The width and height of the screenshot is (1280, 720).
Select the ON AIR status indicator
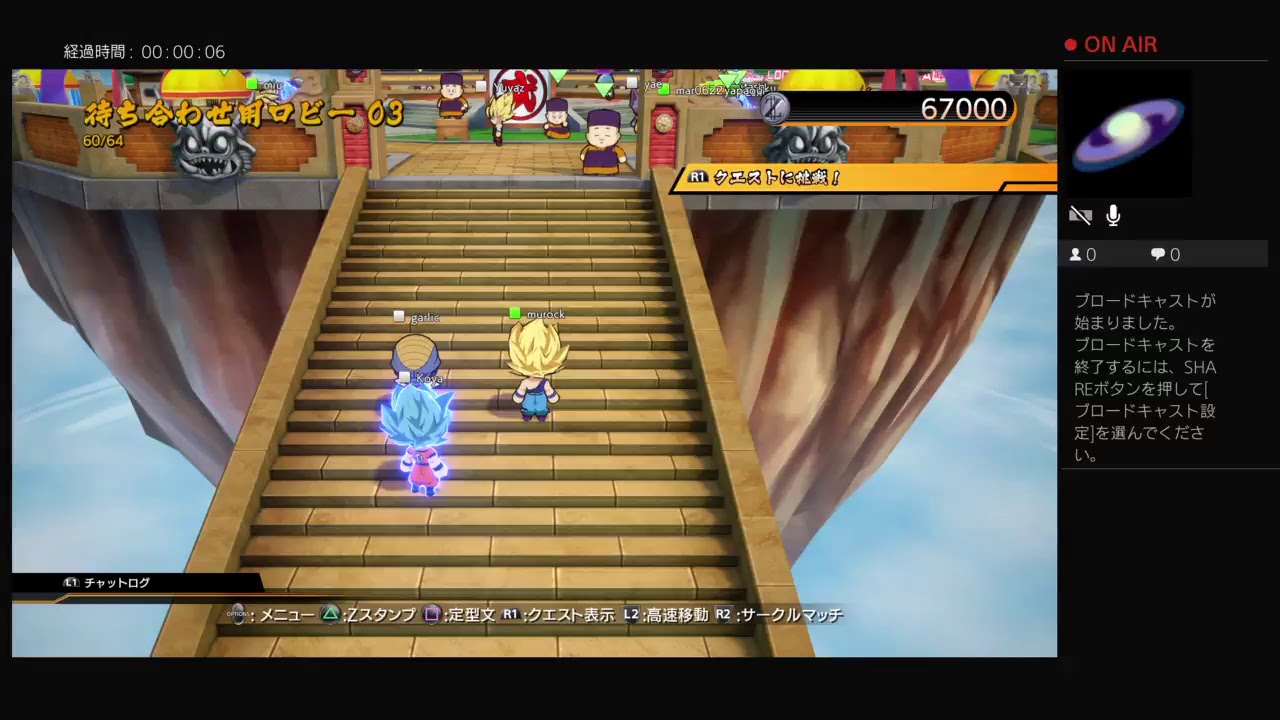tap(1112, 44)
